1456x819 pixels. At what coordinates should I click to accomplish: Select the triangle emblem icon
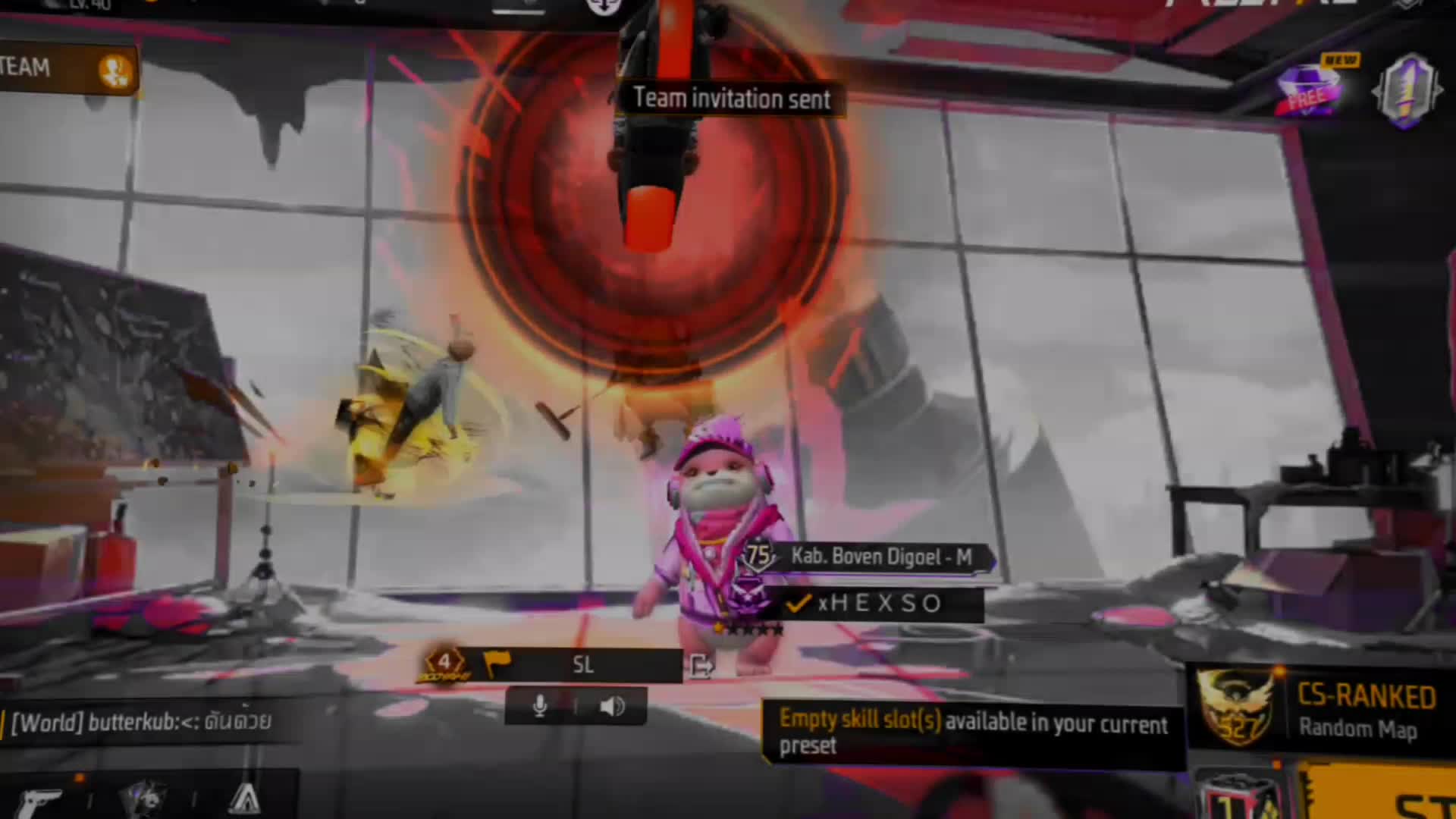pyautogui.click(x=244, y=799)
